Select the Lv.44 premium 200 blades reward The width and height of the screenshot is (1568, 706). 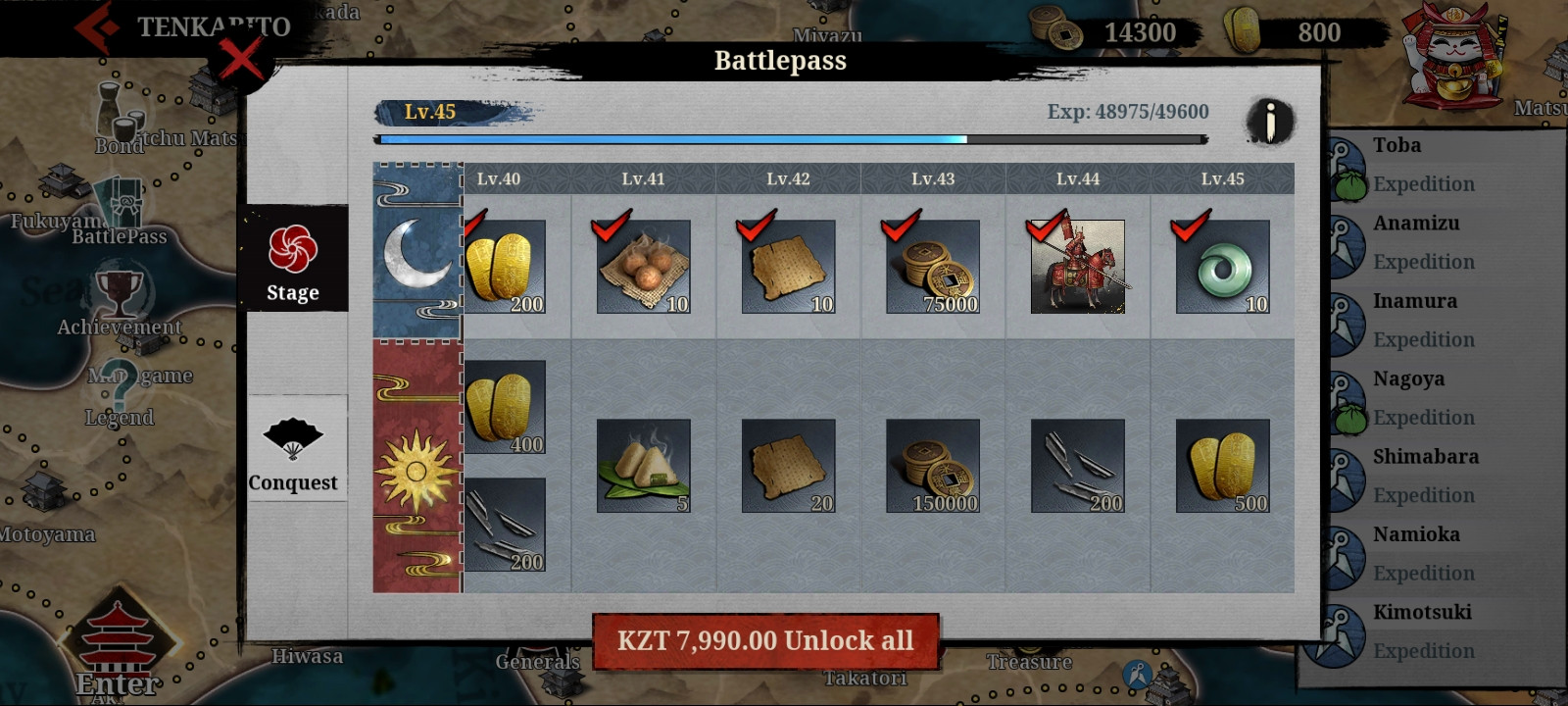click(1077, 466)
